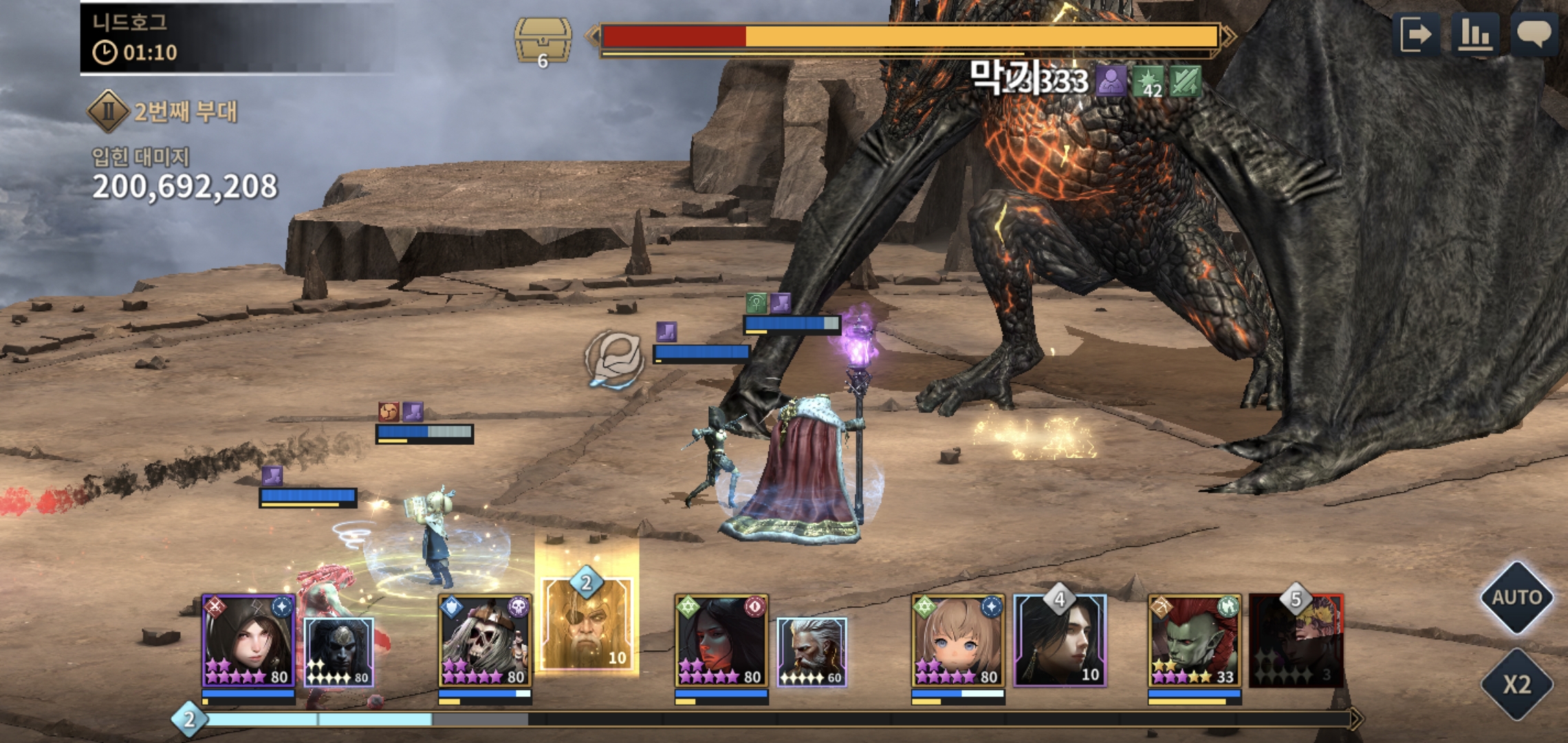Select the hooded woman hero portrait
Screen dimensions: 1568x743
249,641
